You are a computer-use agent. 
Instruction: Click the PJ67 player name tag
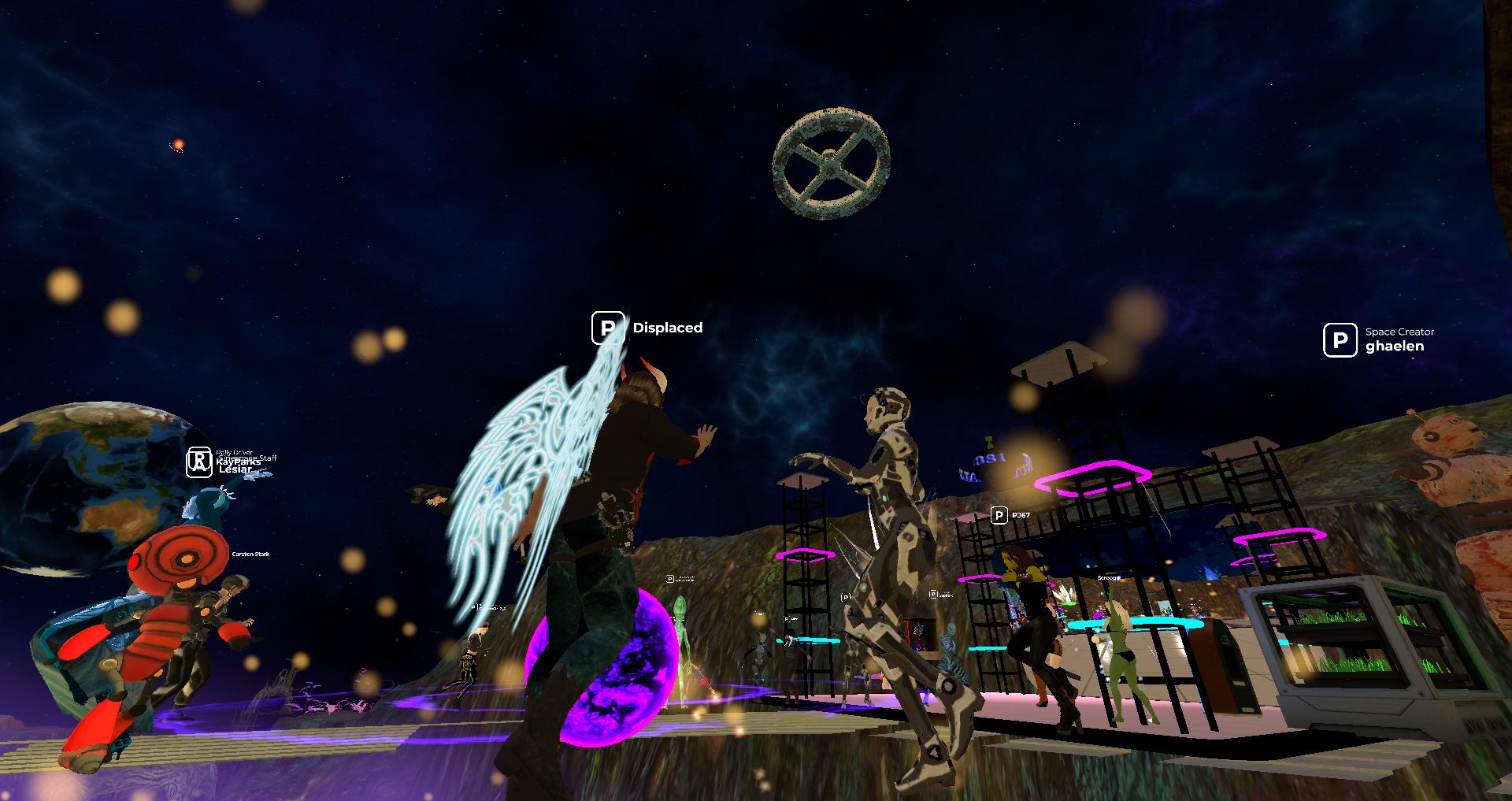tap(1011, 515)
